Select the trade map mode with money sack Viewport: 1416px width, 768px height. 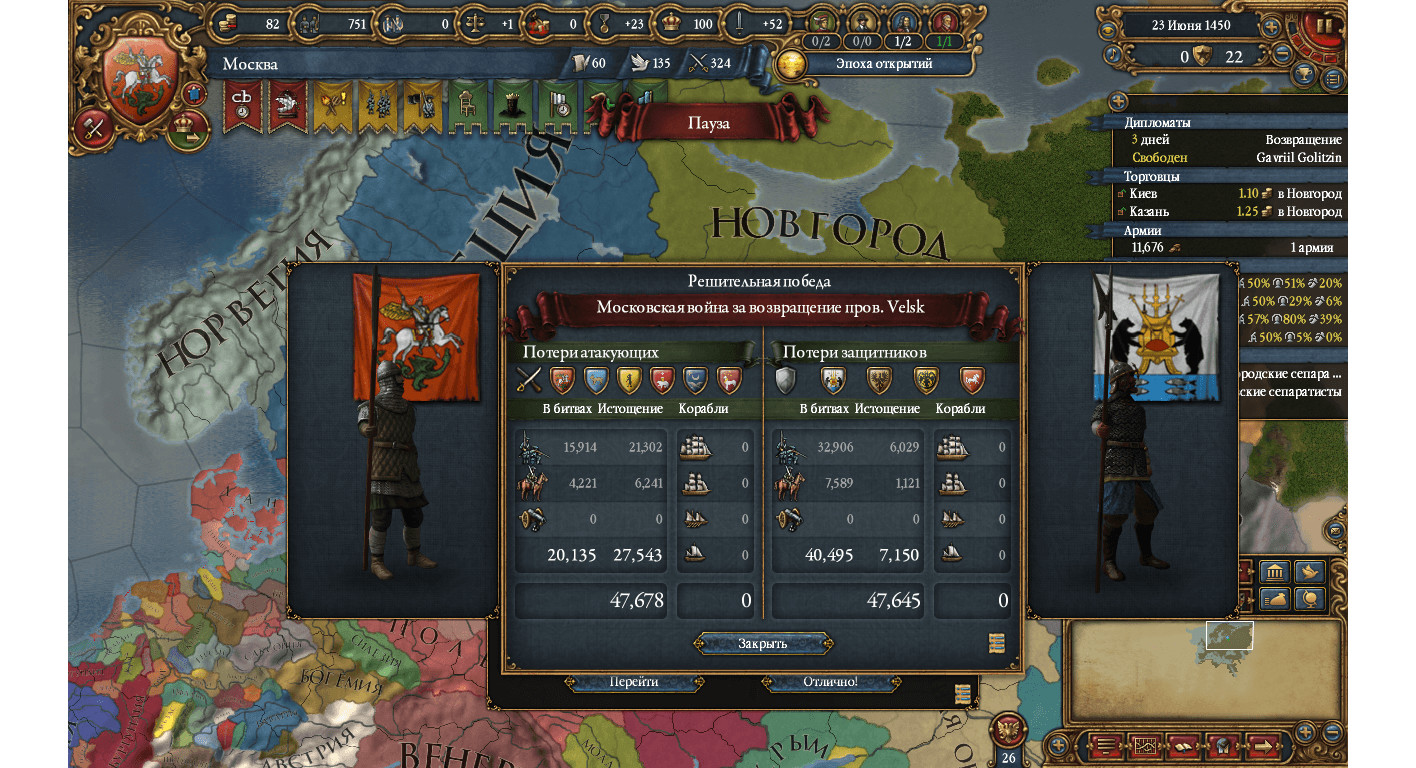(x=1273, y=599)
